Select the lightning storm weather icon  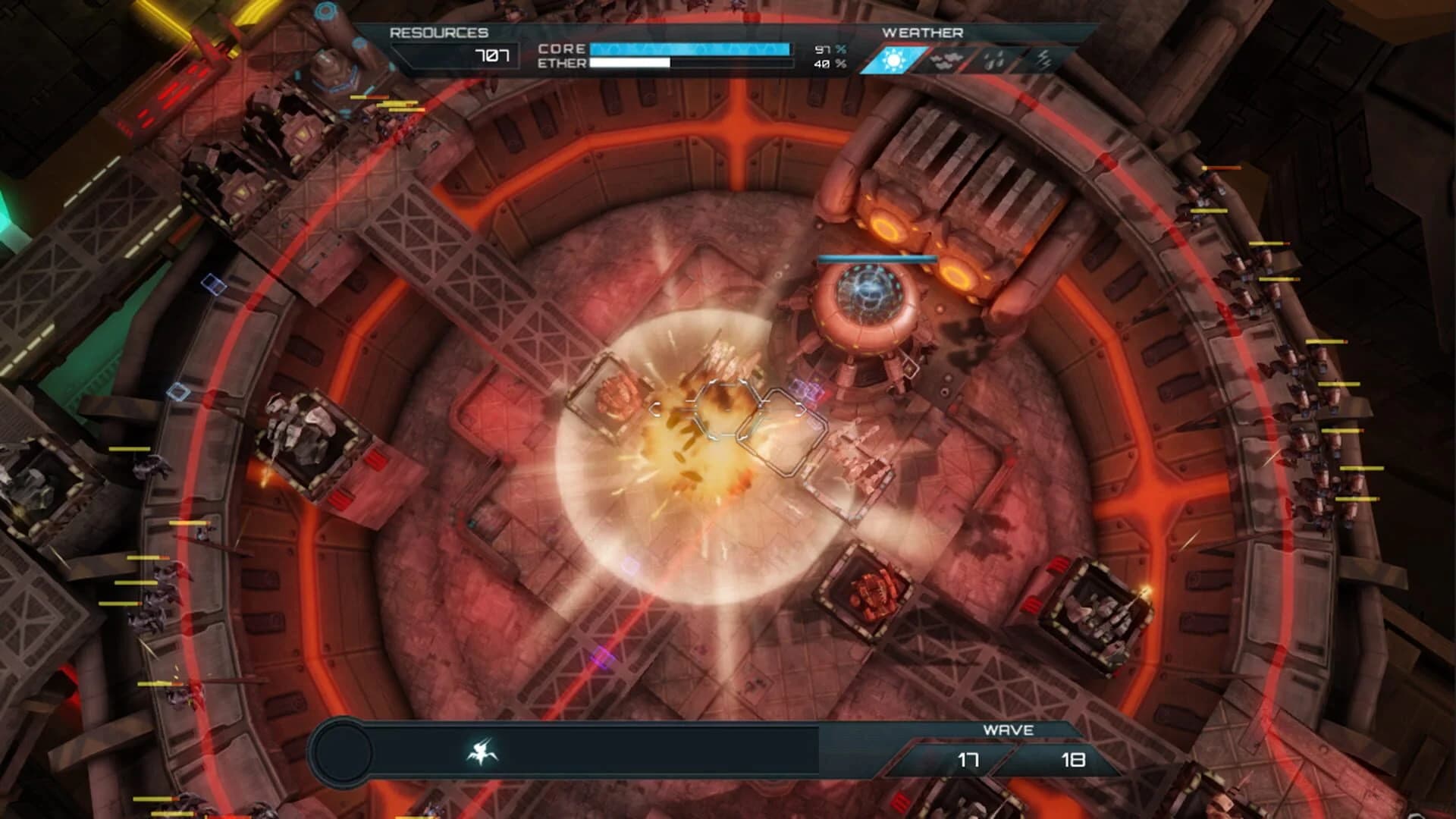1043,60
